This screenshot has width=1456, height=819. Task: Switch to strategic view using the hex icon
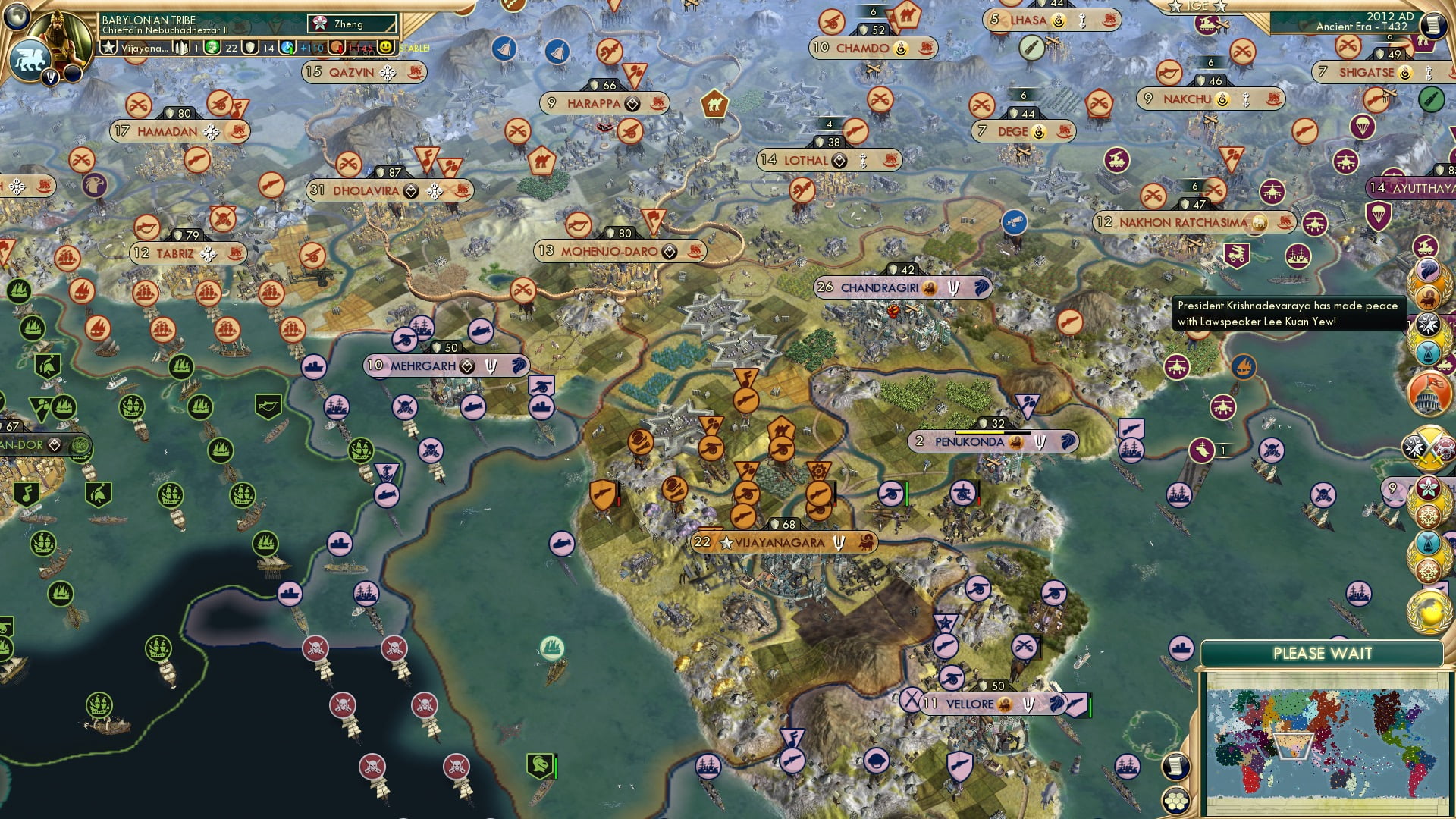[x=1175, y=800]
